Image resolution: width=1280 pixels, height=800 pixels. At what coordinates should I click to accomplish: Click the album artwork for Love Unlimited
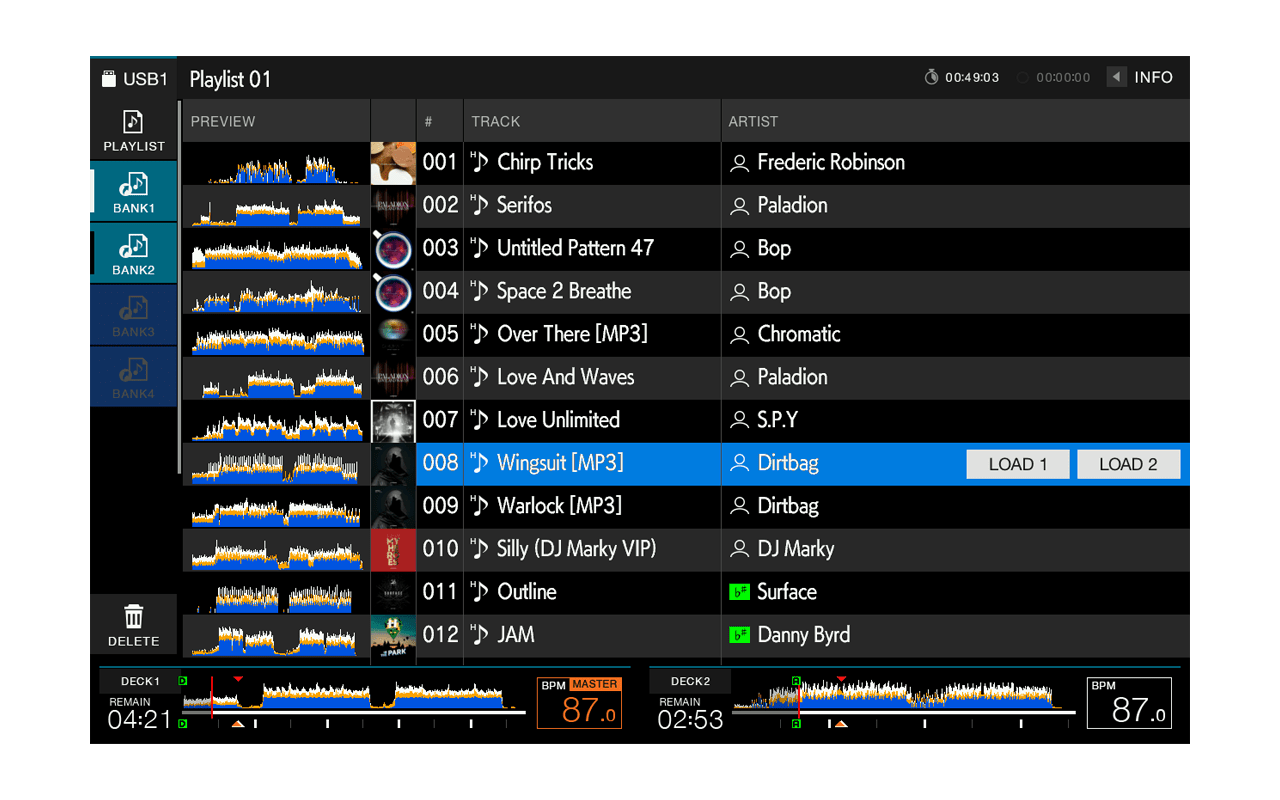(393, 420)
